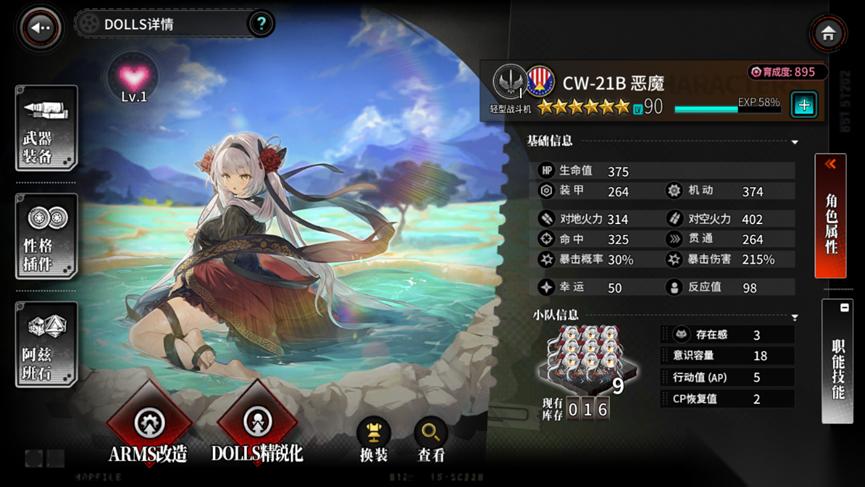Return to home screen
Viewport: 865px width, 487px height.
(x=828, y=34)
